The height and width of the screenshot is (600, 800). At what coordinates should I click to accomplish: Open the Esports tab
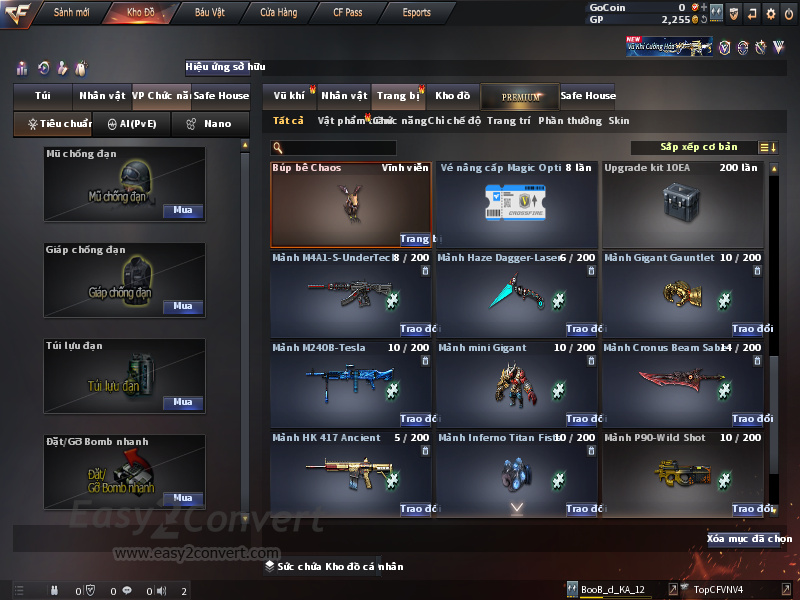[416, 13]
